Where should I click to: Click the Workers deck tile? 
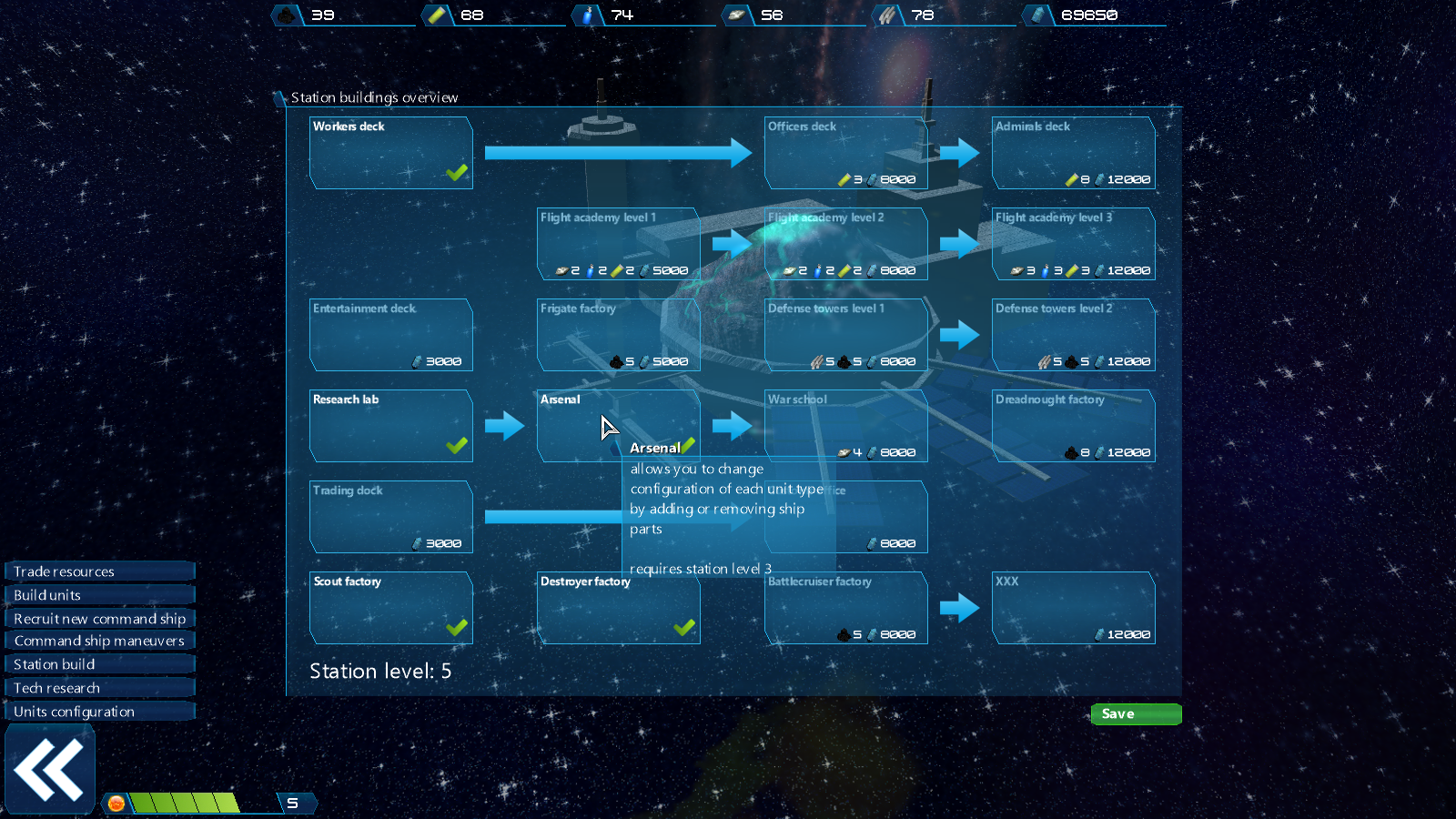point(390,153)
